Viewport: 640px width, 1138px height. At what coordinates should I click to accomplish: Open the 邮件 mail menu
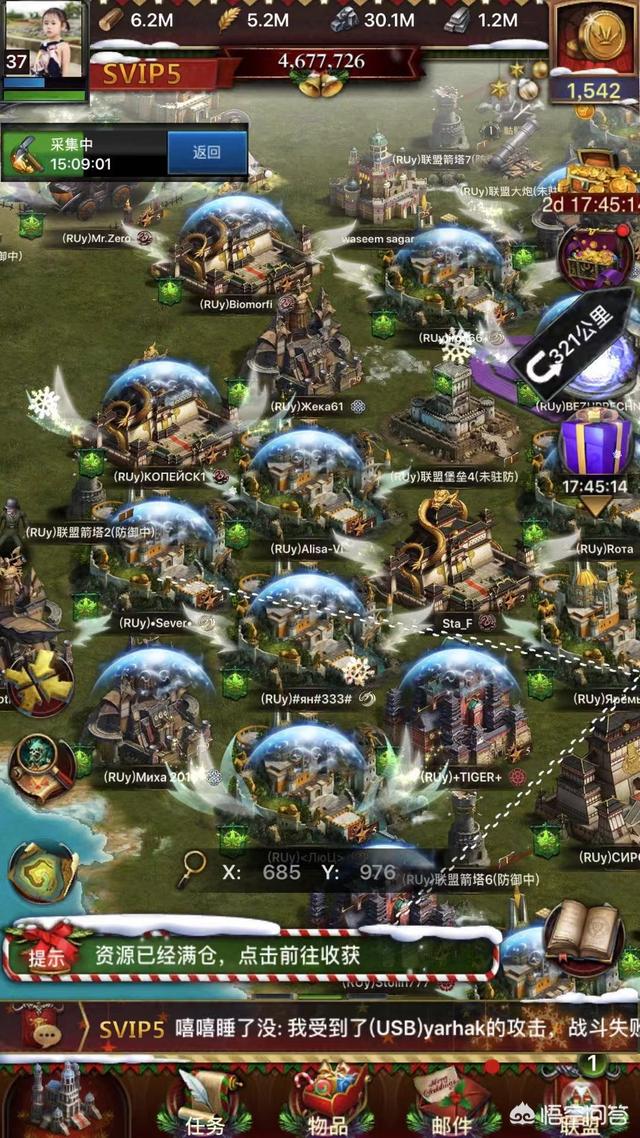(x=452, y=1105)
